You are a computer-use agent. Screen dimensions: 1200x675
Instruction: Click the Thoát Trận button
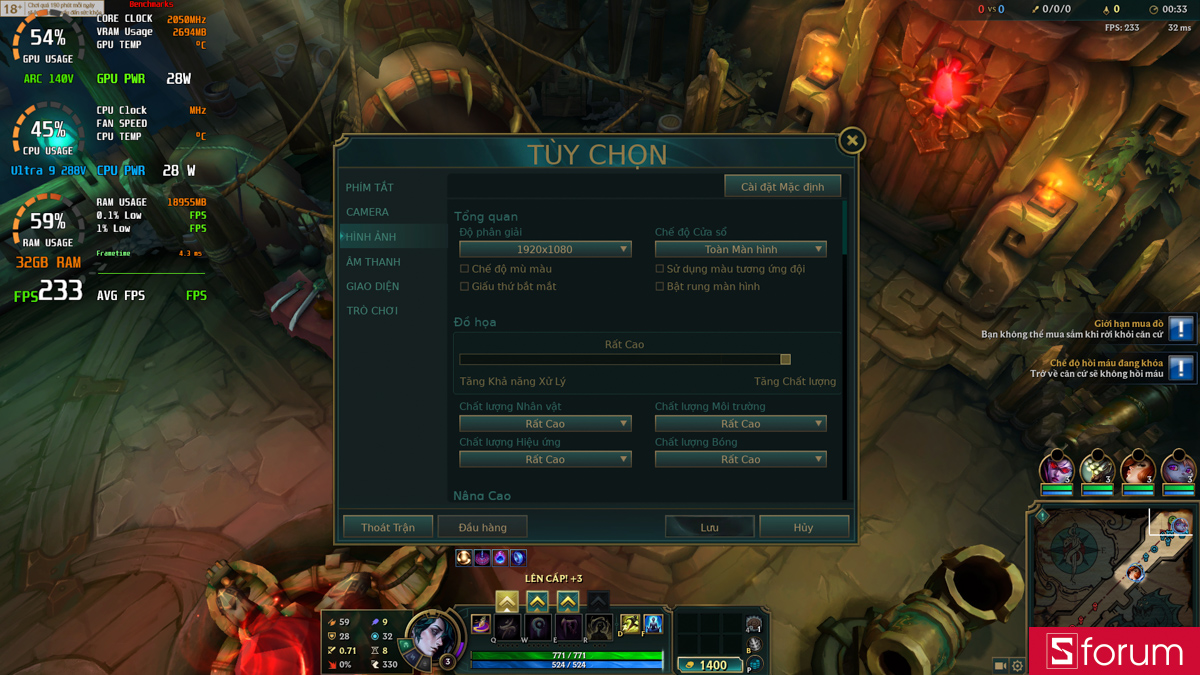click(x=388, y=527)
